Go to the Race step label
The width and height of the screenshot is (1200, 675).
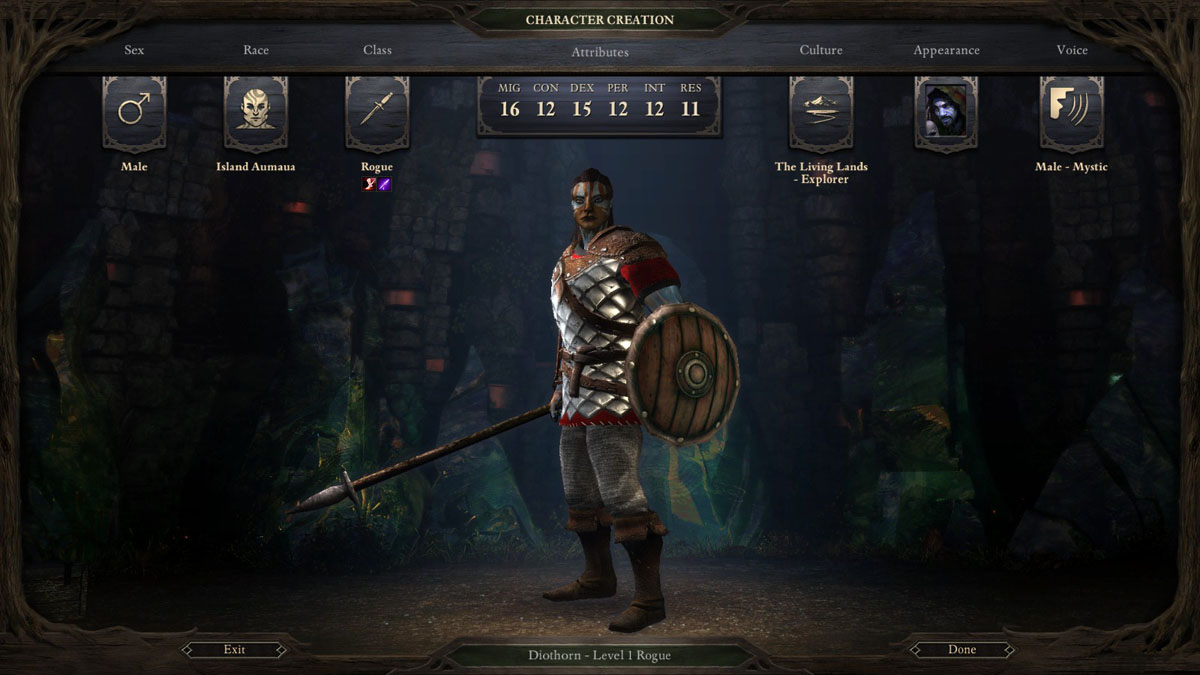(256, 50)
